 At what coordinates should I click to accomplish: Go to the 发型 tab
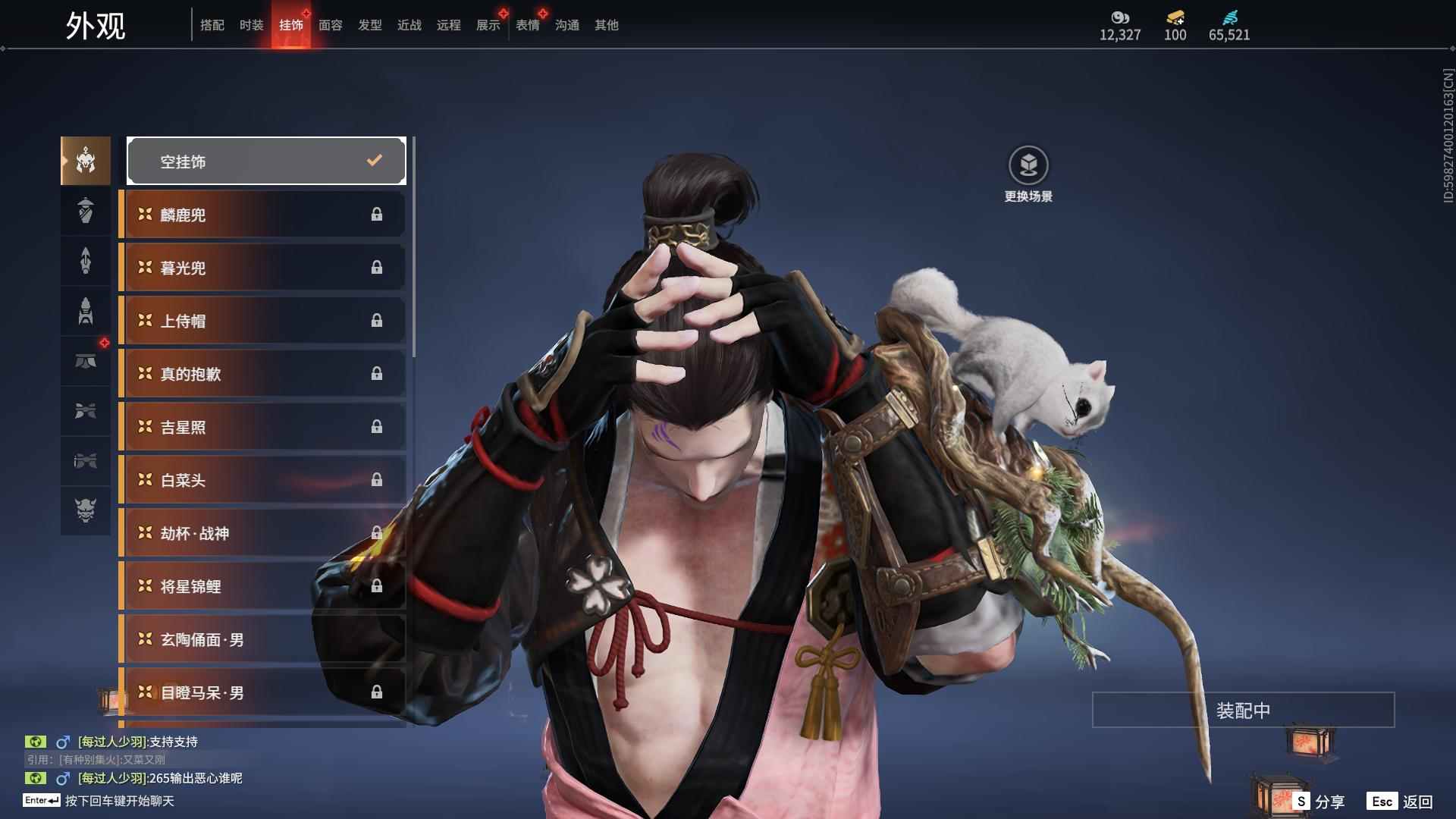[x=370, y=25]
